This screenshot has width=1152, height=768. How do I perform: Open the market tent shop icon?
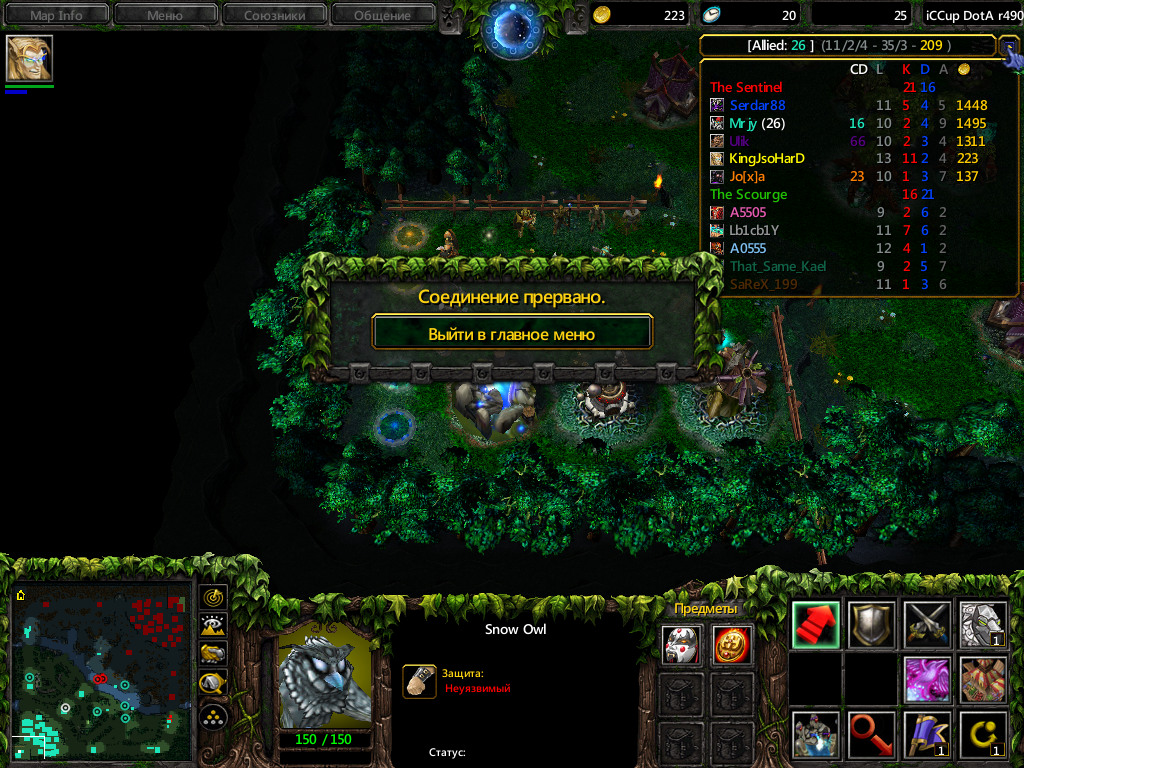pos(983,680)
